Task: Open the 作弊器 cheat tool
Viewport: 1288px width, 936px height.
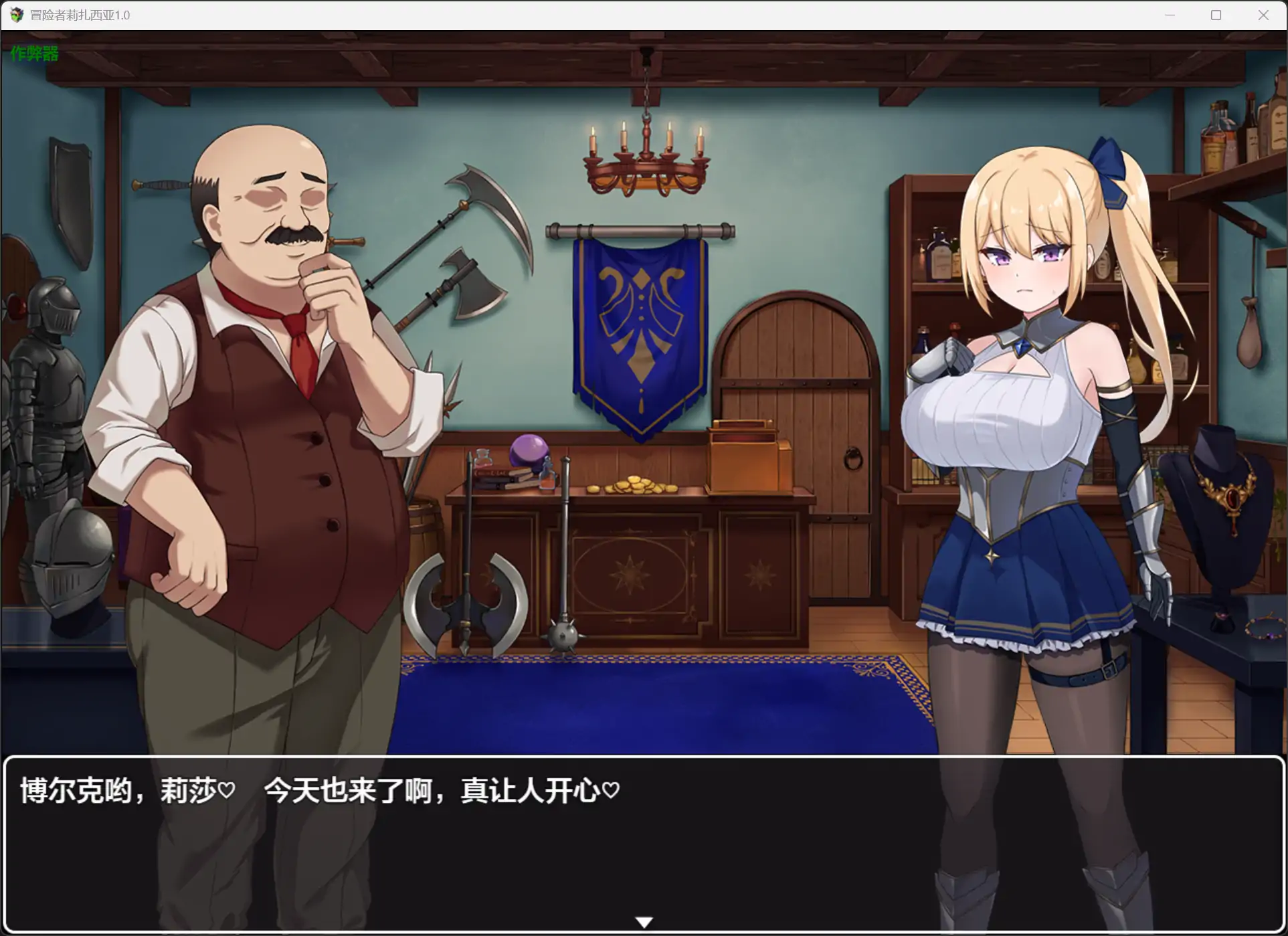Action: click(33, 54)
